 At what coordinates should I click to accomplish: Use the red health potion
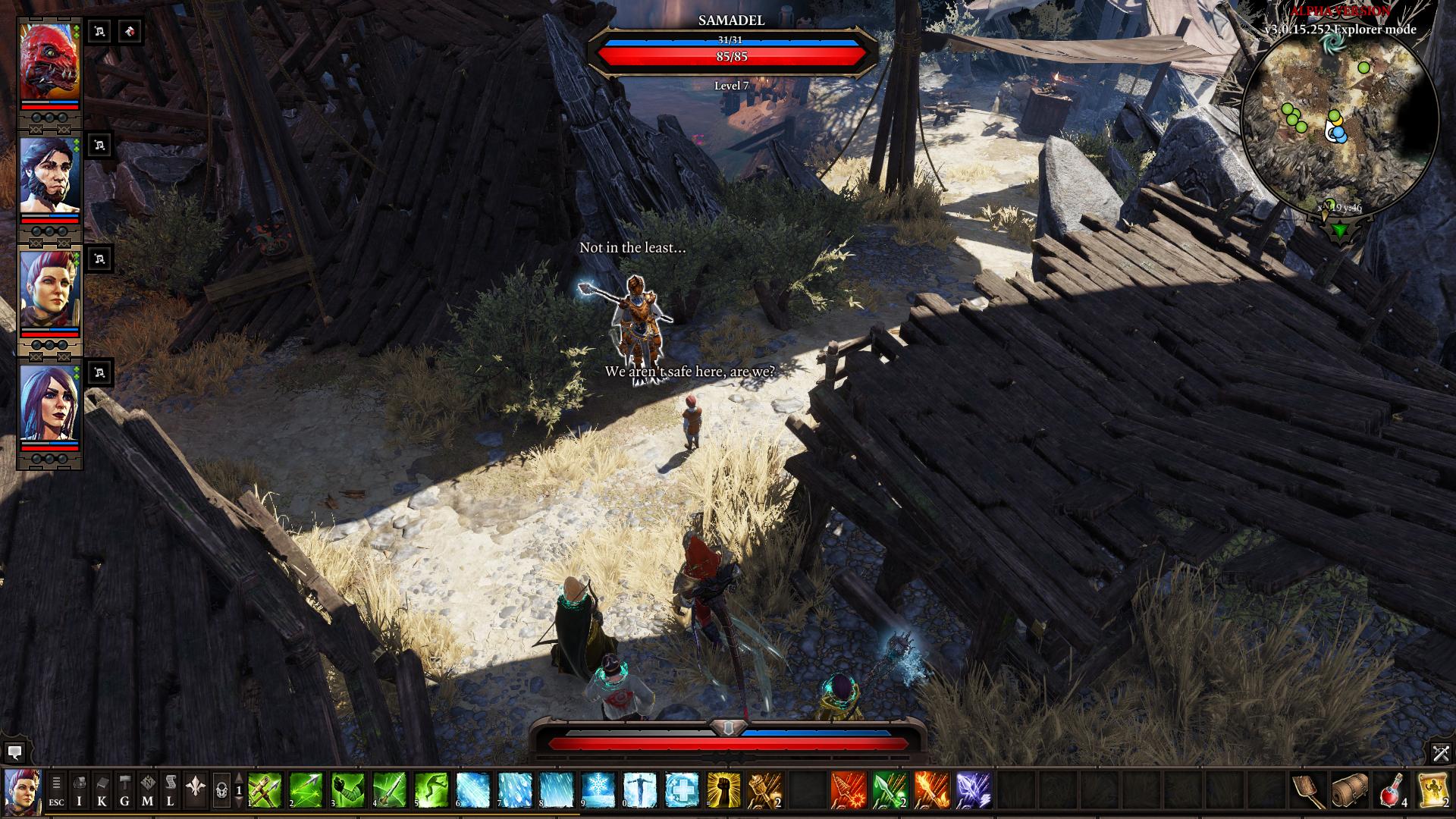click(1392, 790)
